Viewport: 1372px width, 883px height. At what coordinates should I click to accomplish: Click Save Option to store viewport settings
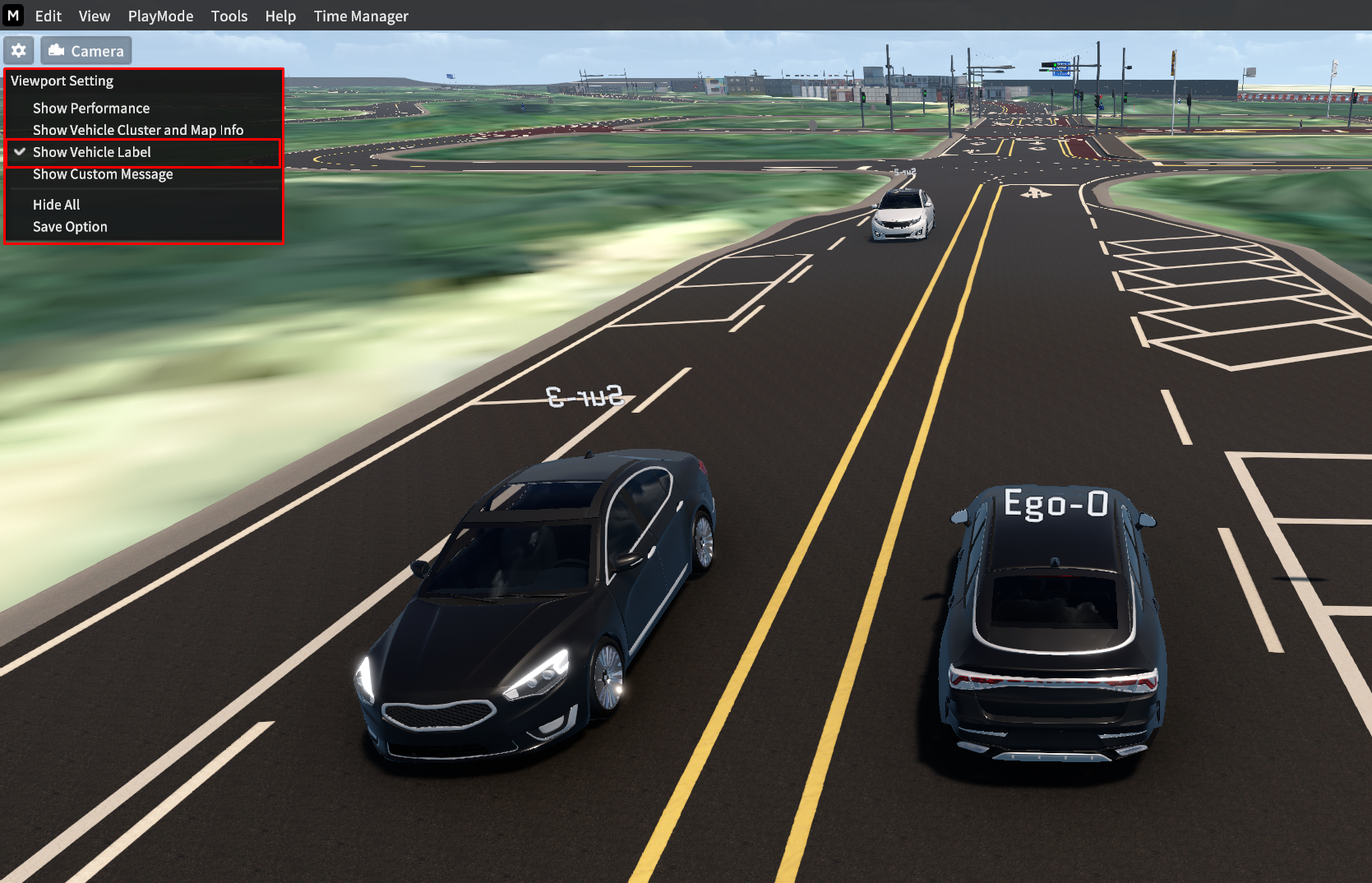pos(70,226)
